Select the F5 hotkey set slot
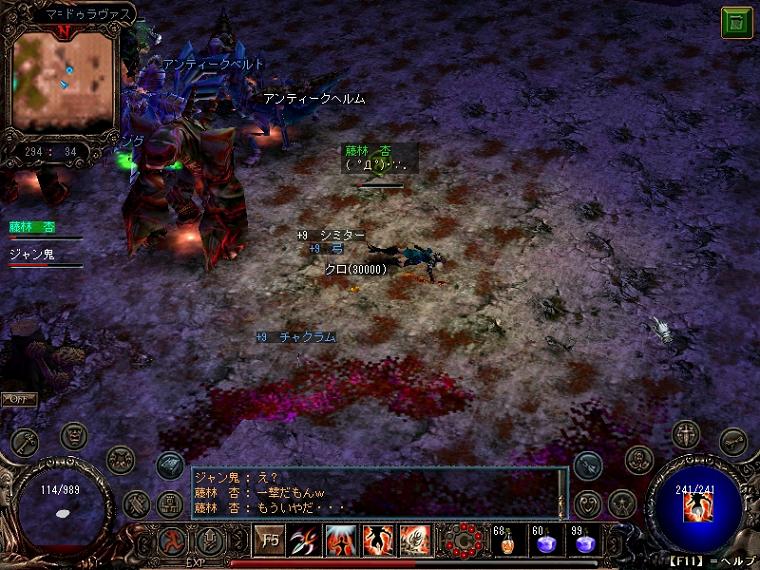This screenshot has width=760, height=570. (x=268, y=540)
